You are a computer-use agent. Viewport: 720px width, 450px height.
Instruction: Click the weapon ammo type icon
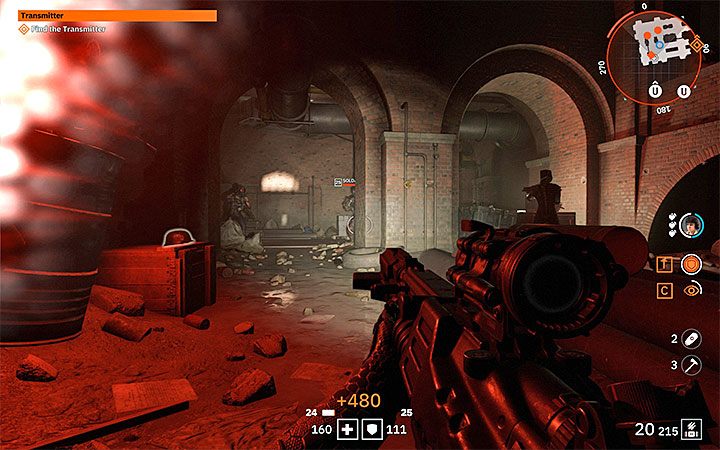click(x=690, y=429)
